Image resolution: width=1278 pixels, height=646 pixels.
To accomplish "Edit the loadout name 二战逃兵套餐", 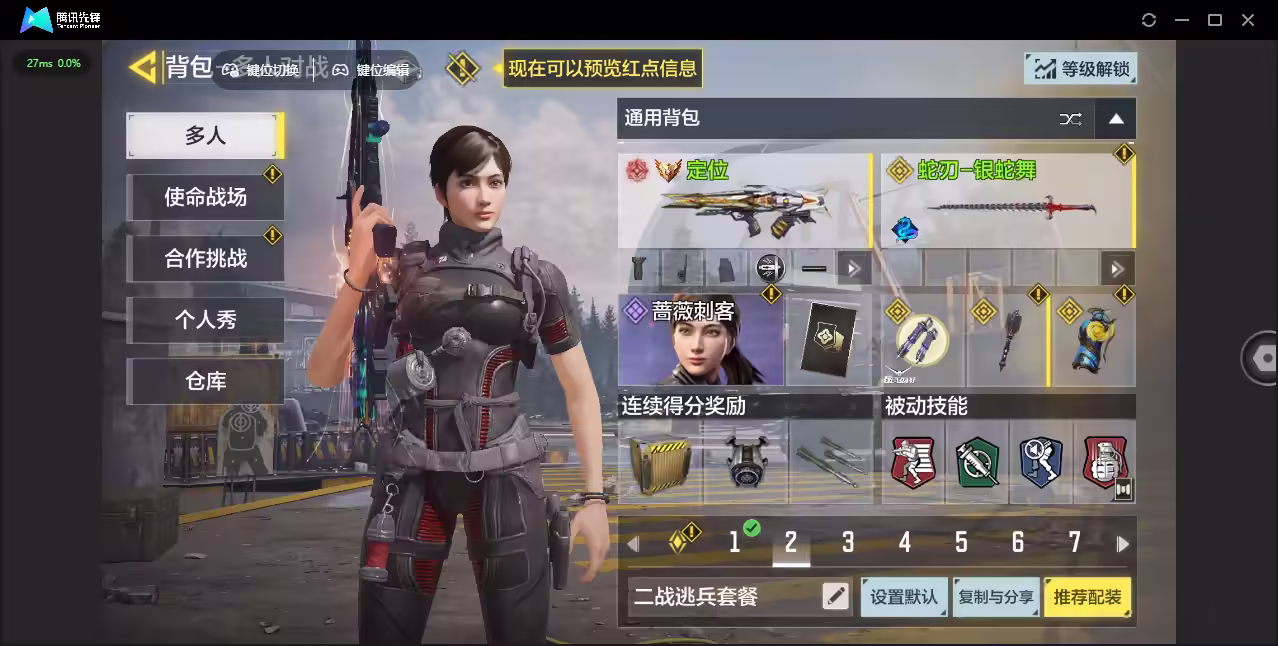I will (835, 597).
